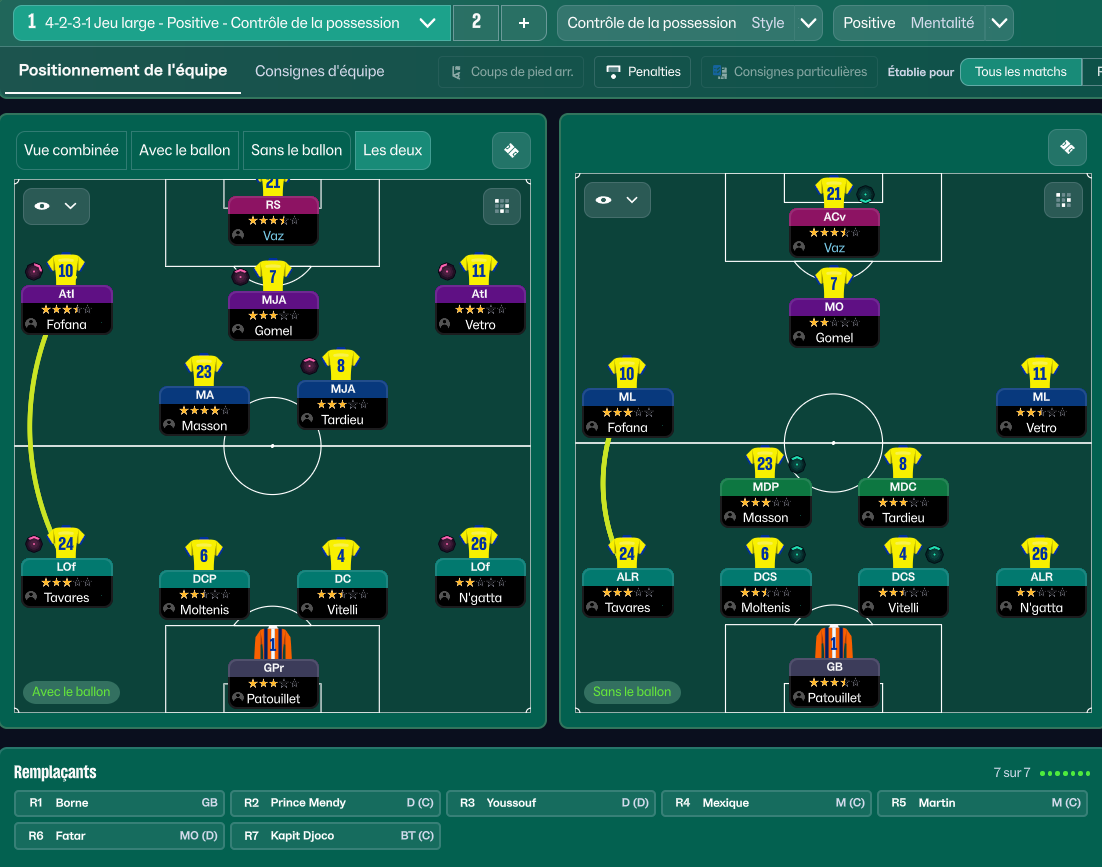
Task: Open the Style dropdown (Contrôle de la possession)
Action: tap(808, 23)
